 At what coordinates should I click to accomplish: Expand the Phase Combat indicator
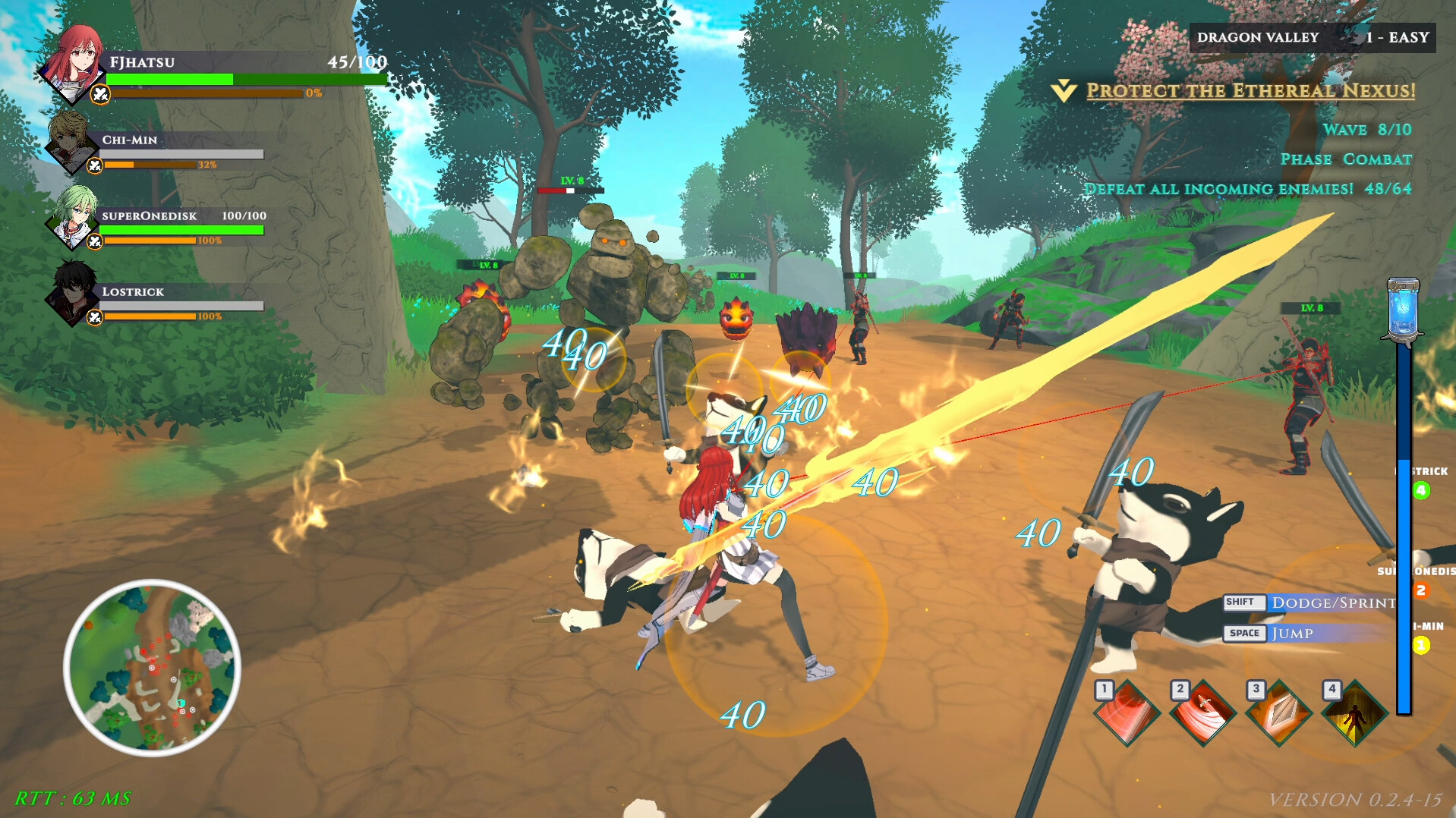point(1345,159)
